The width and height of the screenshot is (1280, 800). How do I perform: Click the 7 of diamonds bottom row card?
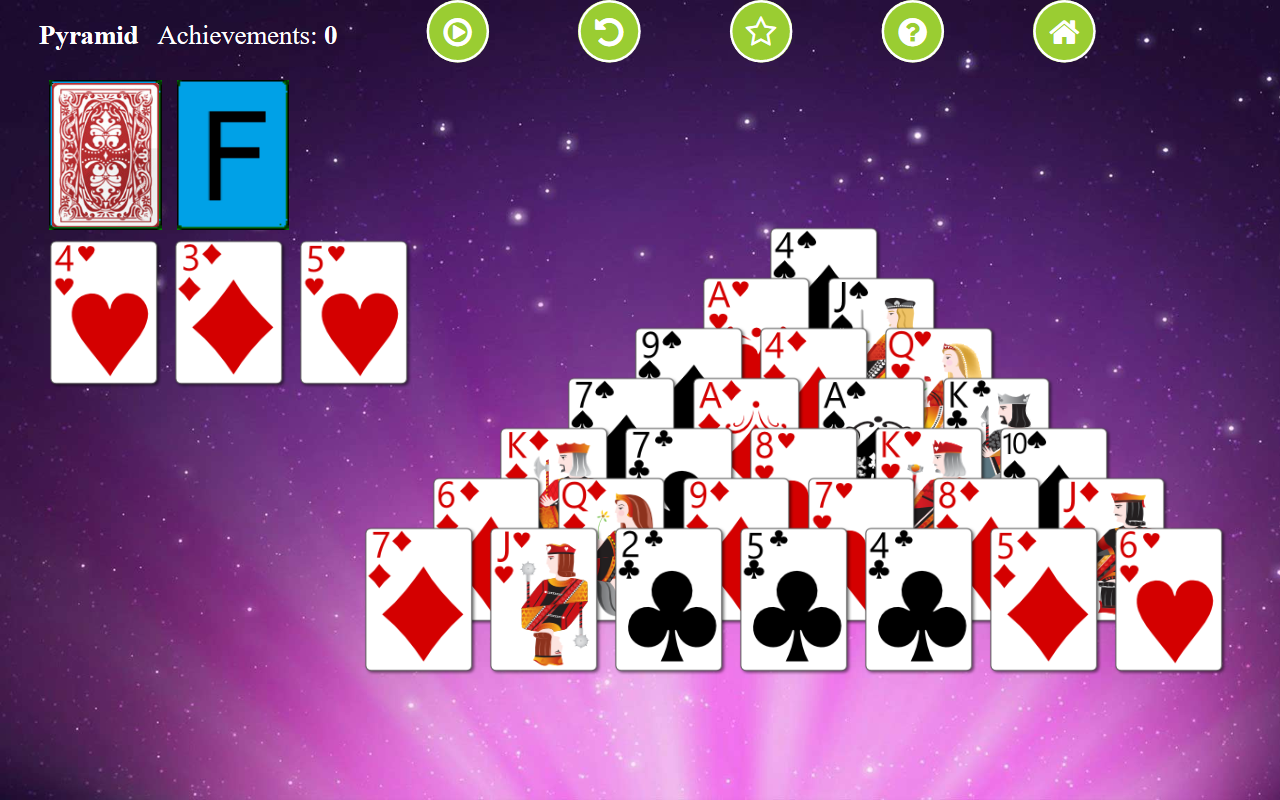pos(420,600)
